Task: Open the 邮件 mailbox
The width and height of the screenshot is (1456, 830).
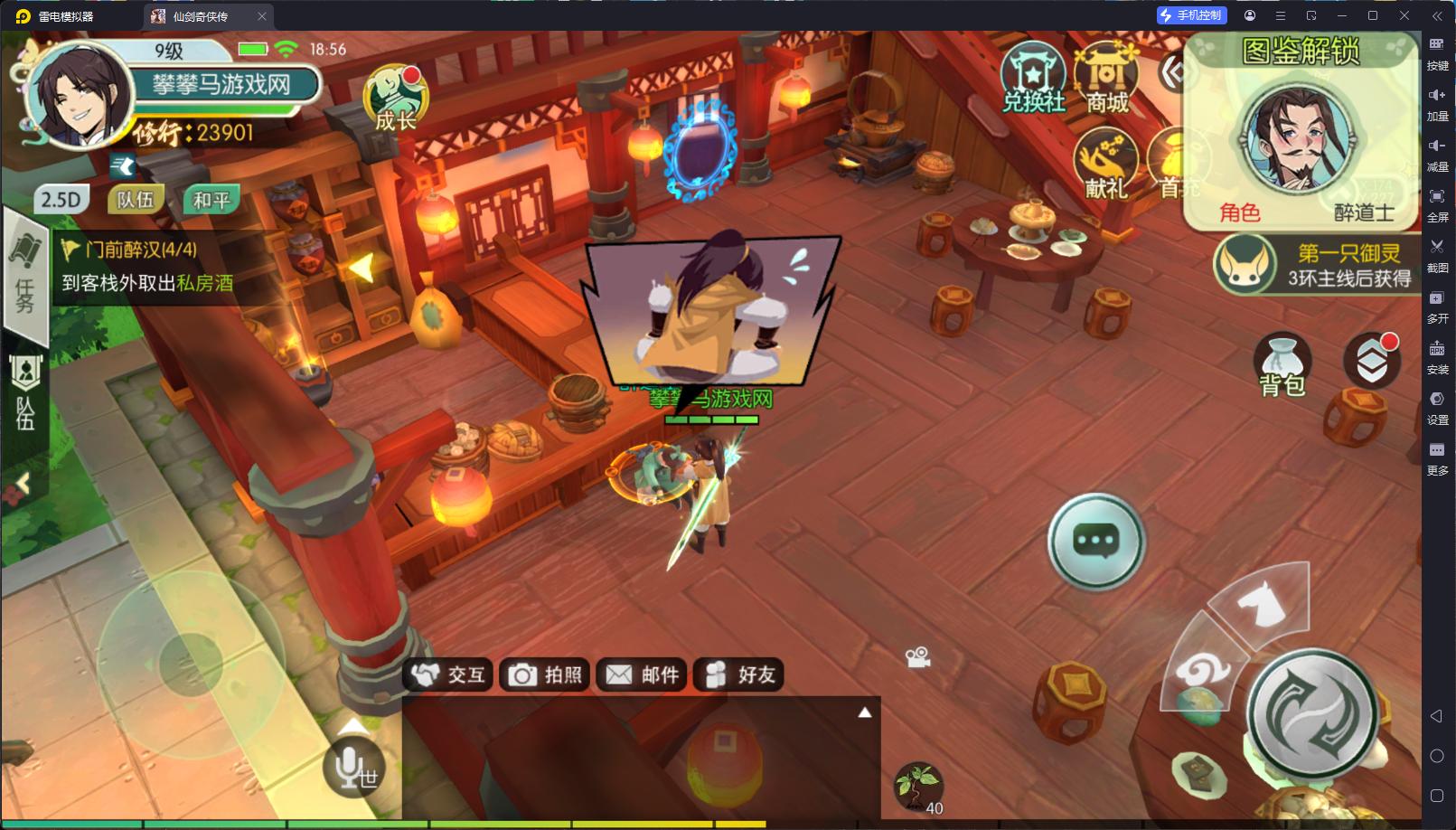Action: [643, 674]
